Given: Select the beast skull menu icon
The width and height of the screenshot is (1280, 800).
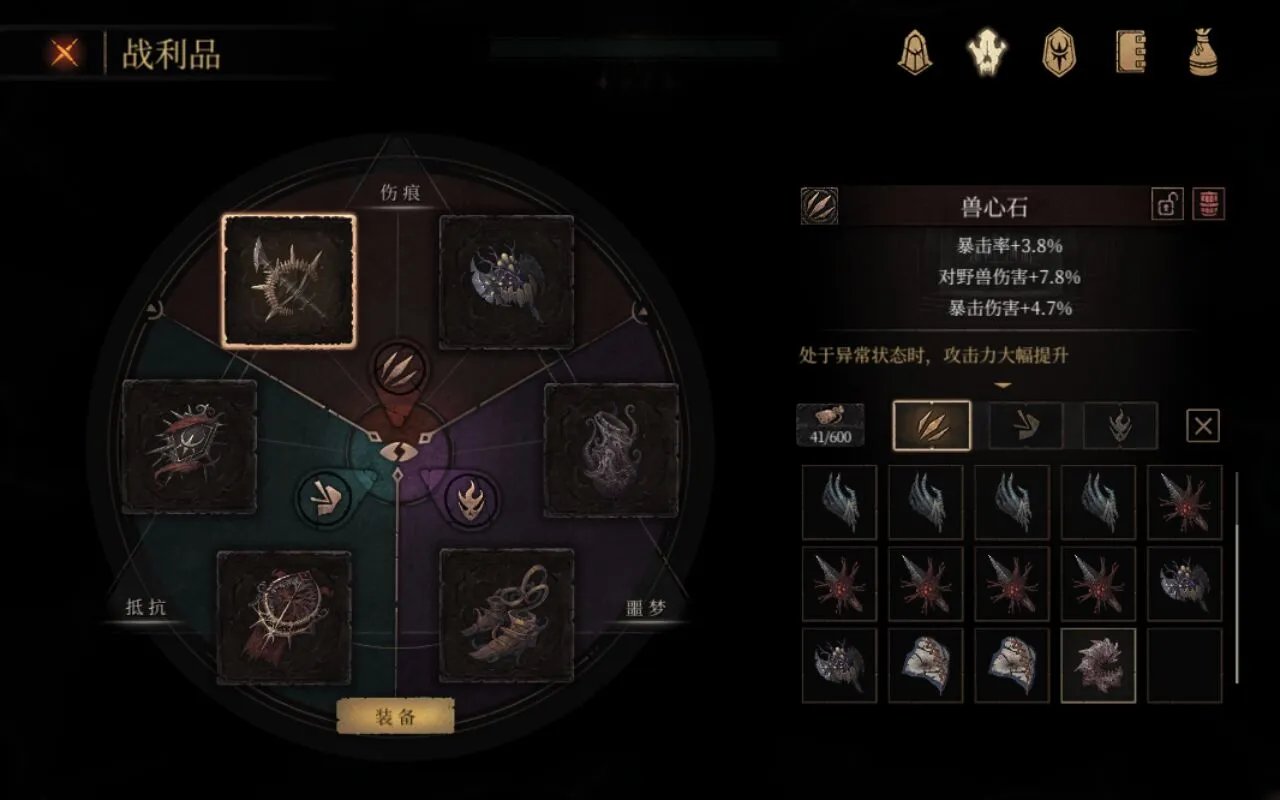Looking at the screenshot, I should [x=987, y=52].
